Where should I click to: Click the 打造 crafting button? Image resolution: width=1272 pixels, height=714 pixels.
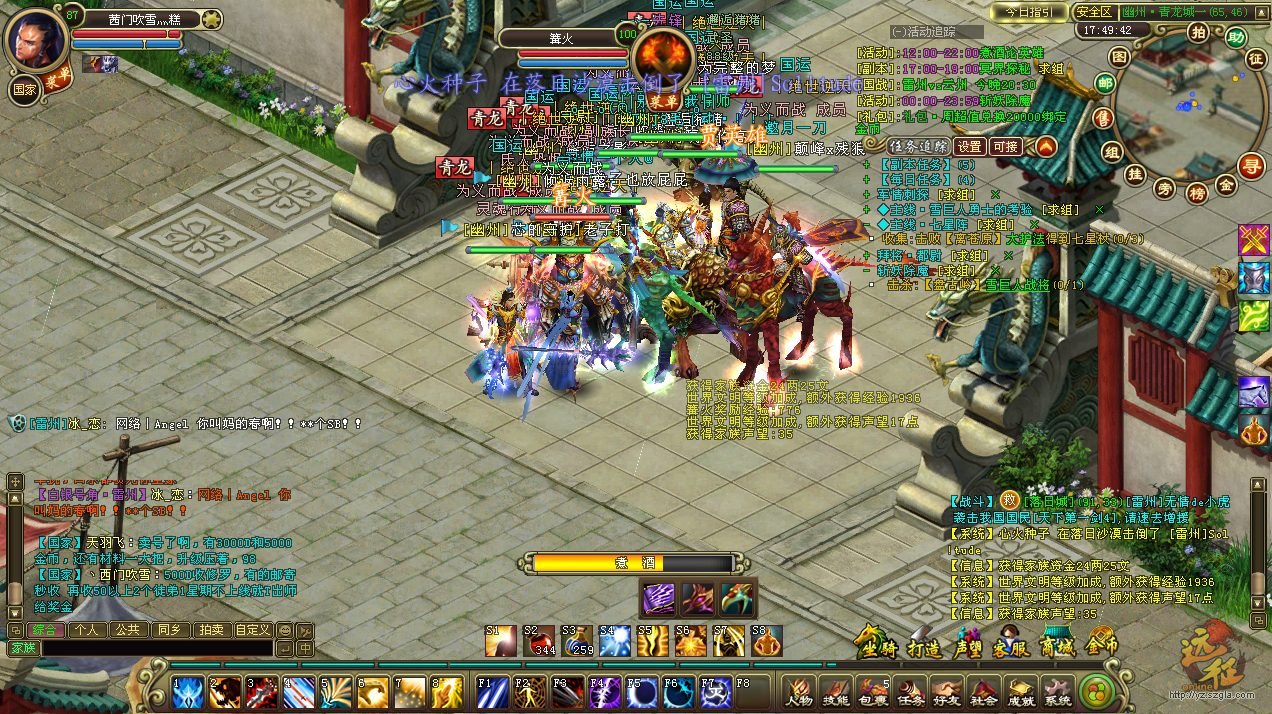tap(923, 647)
